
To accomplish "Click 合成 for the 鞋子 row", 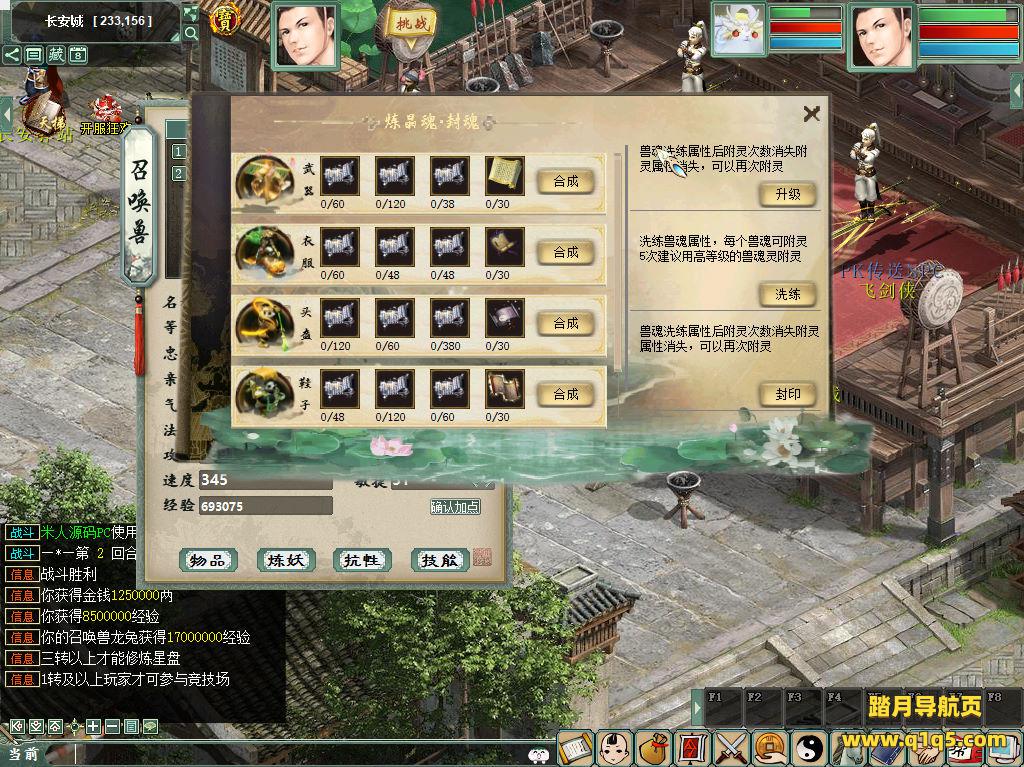I will [565, 394].
